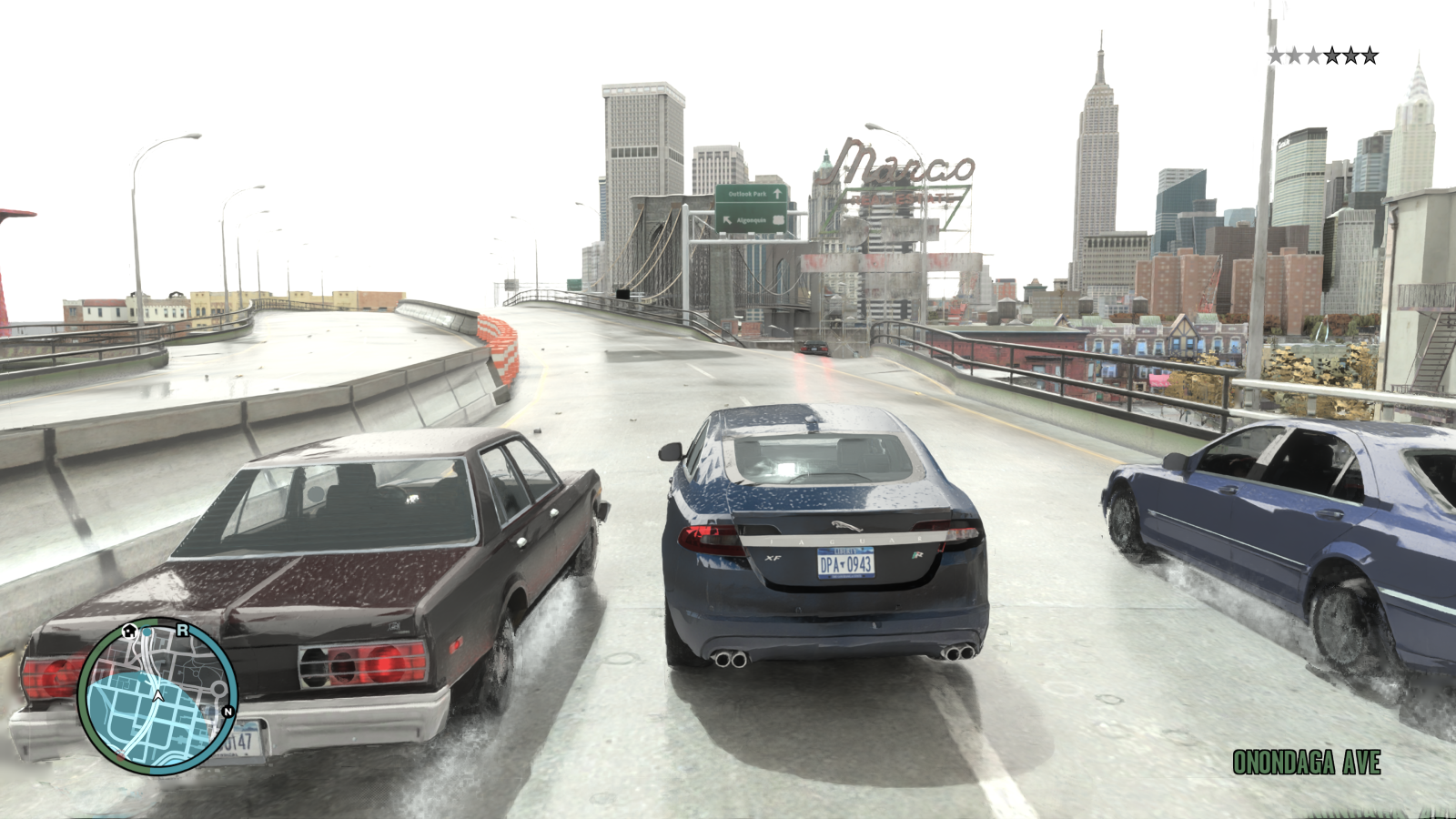Click the route shield on the Algonquin sign
Image resolution: width=1456 pixels, height=819 pixels.
[779, 220]
